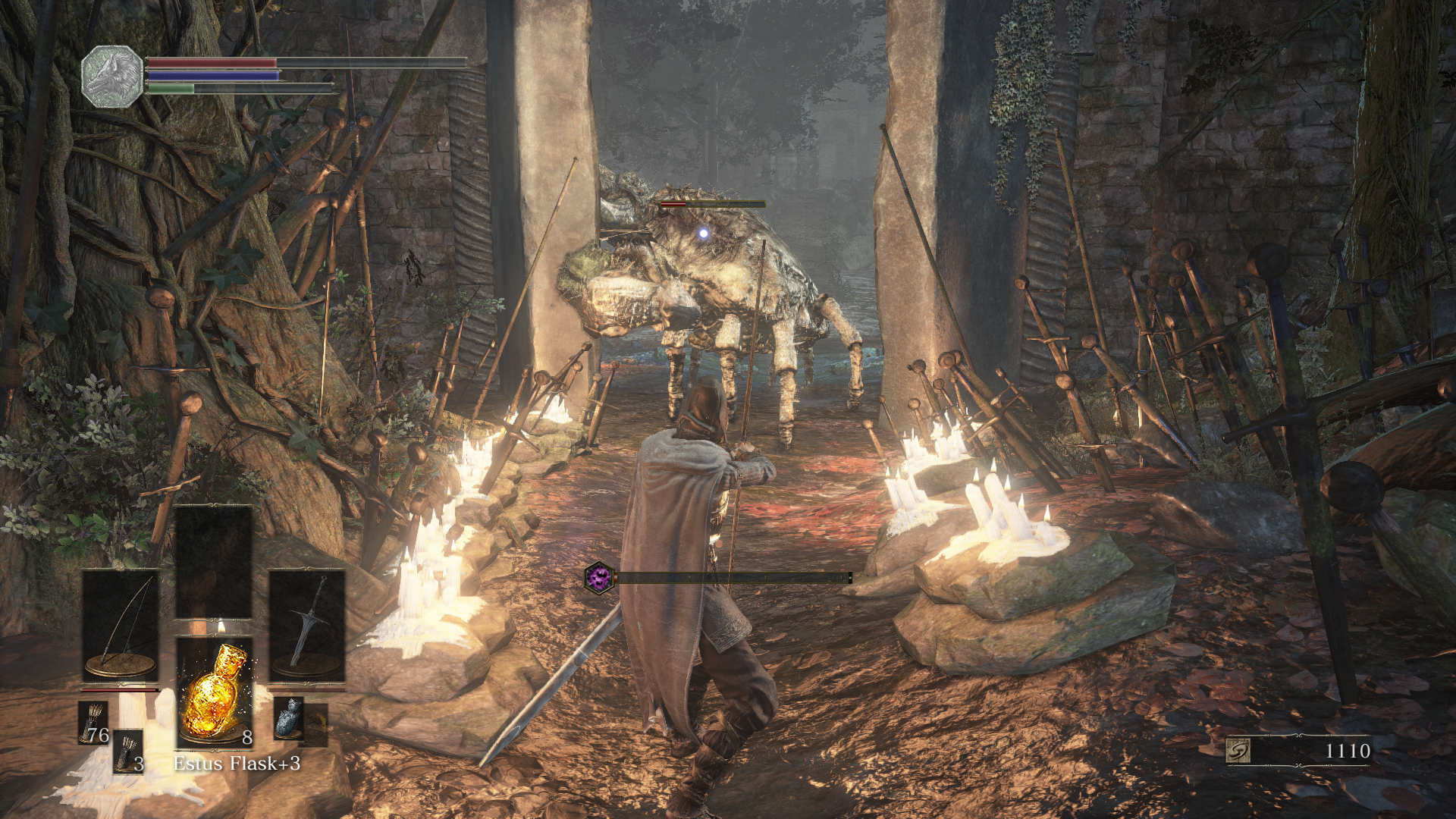Click the purple curse status icon
Viewport: 1456px width, 819px height.
point(599,578)
